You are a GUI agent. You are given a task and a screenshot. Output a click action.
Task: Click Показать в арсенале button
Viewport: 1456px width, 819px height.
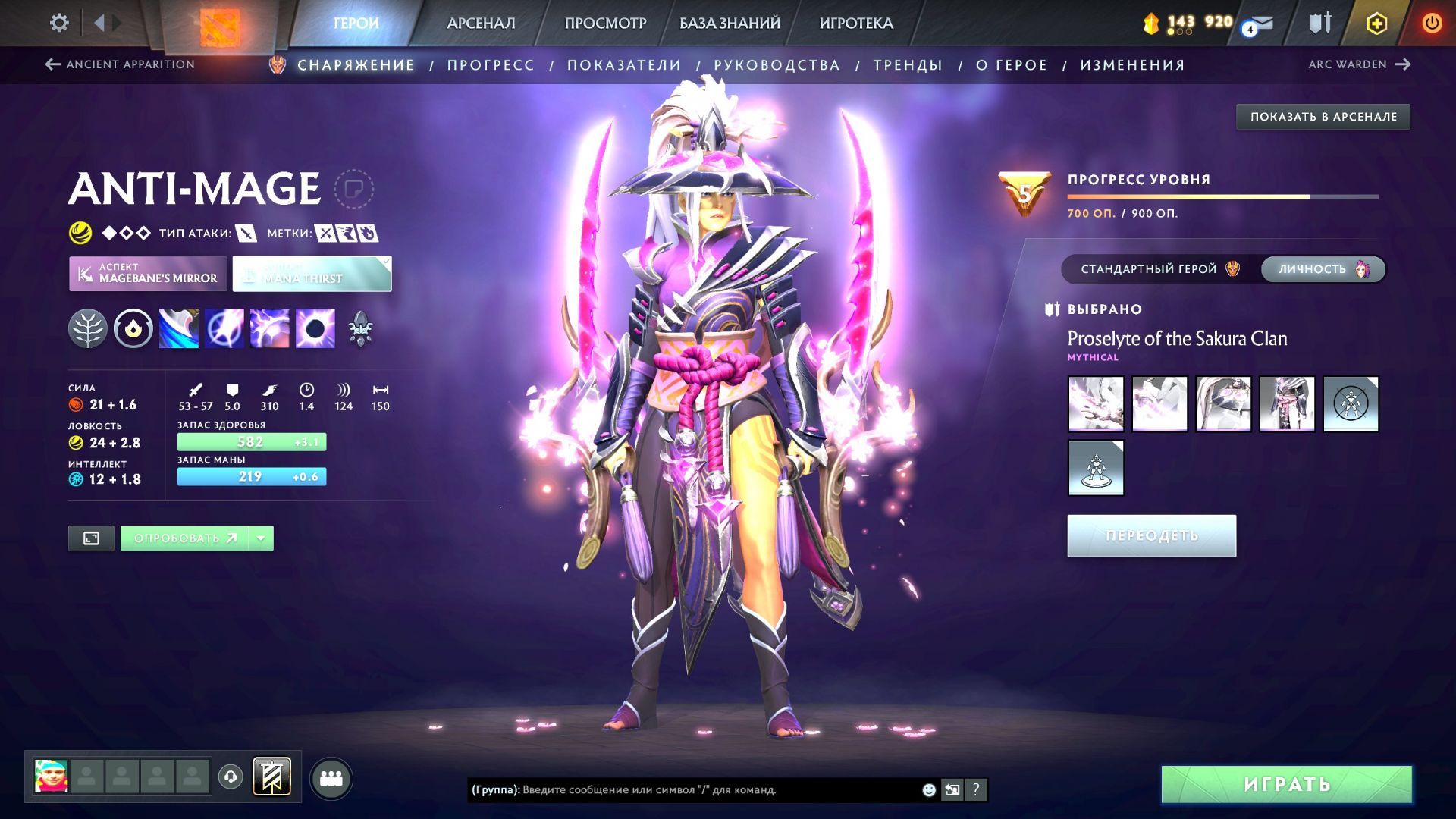coord(1323,117)
